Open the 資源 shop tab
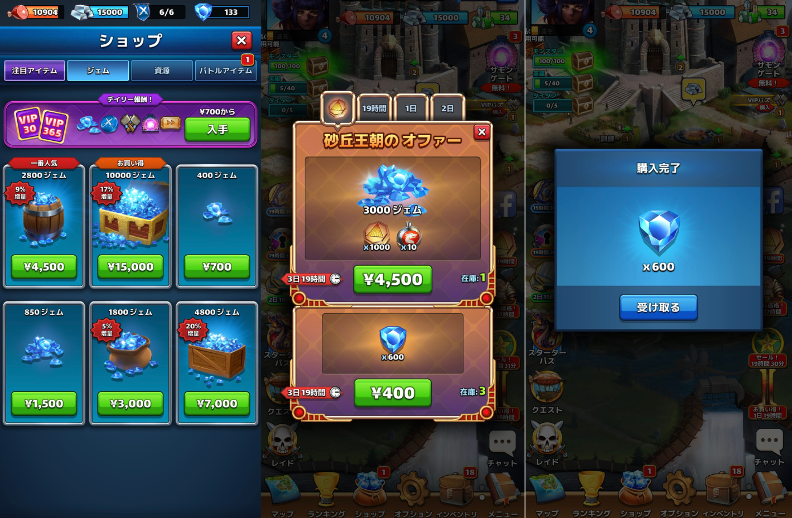The image size is (792, 518). pos(161,71)
